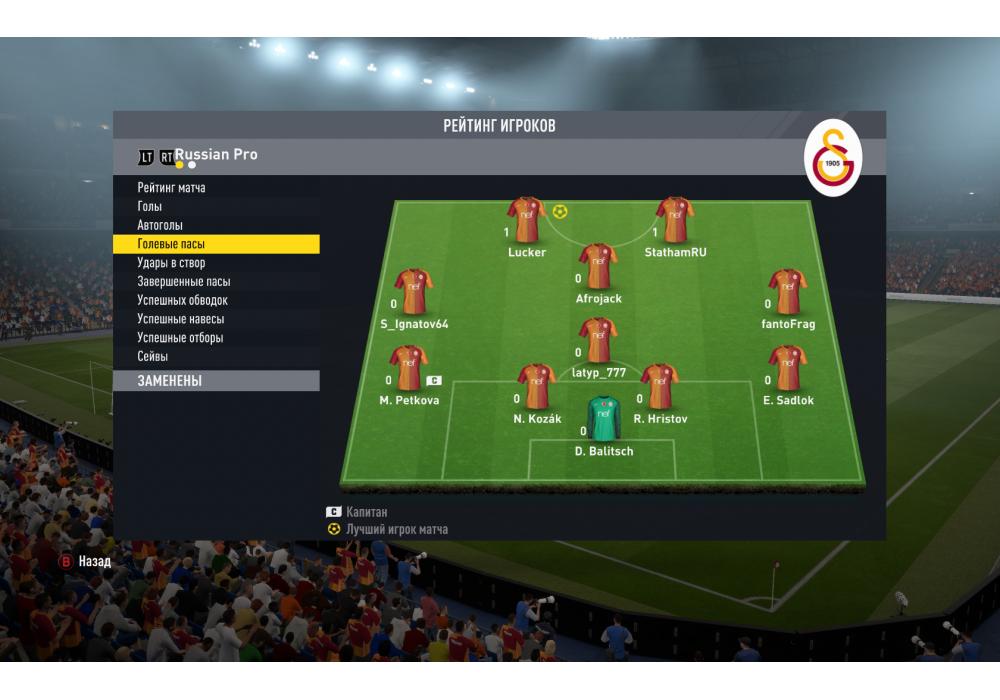Select the Рейтинг матча stat entry

coord(171,188)
